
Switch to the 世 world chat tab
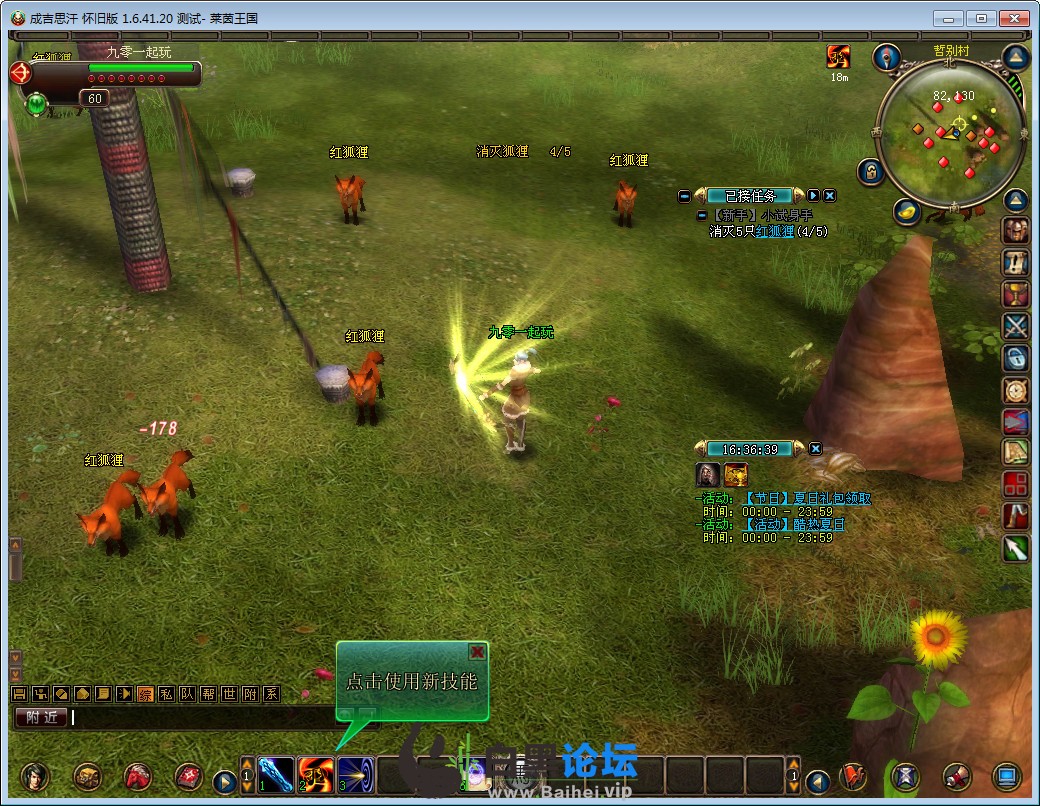[229, 694]
